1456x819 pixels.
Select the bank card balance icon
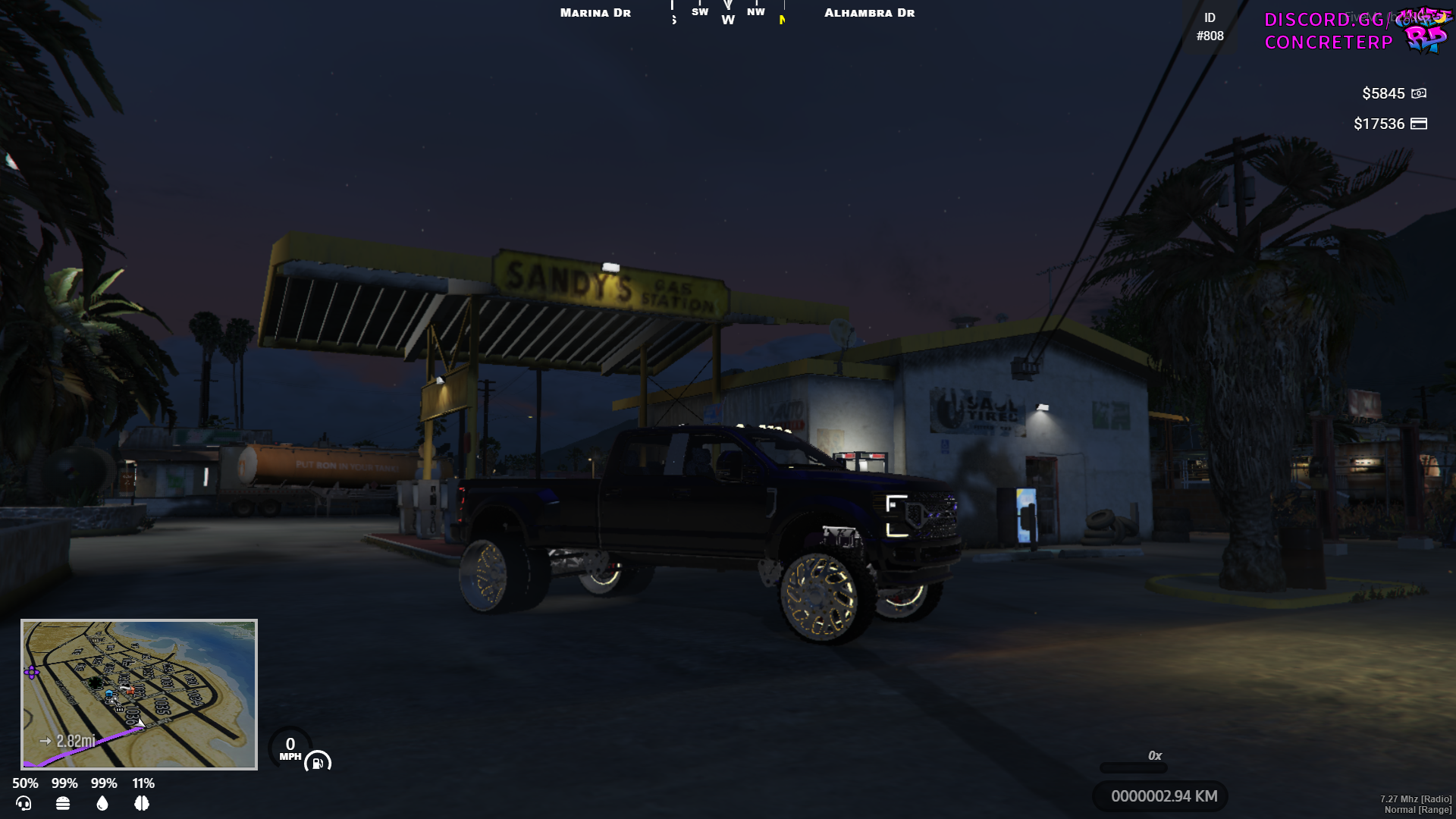[x=1419, y=124]
